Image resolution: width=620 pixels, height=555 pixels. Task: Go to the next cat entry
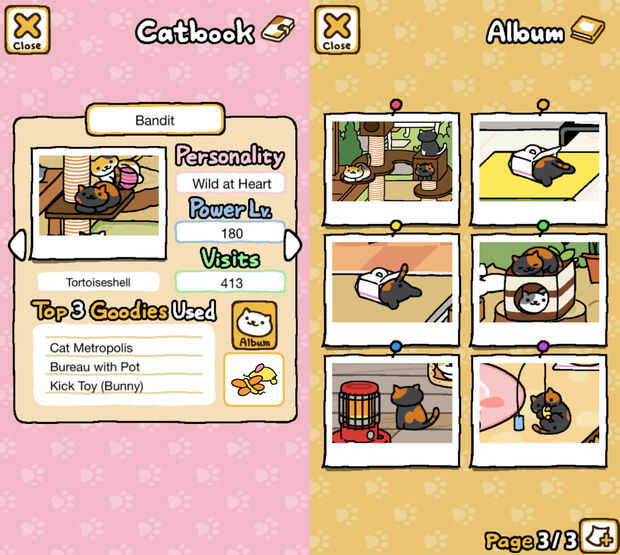coord(293,245)
